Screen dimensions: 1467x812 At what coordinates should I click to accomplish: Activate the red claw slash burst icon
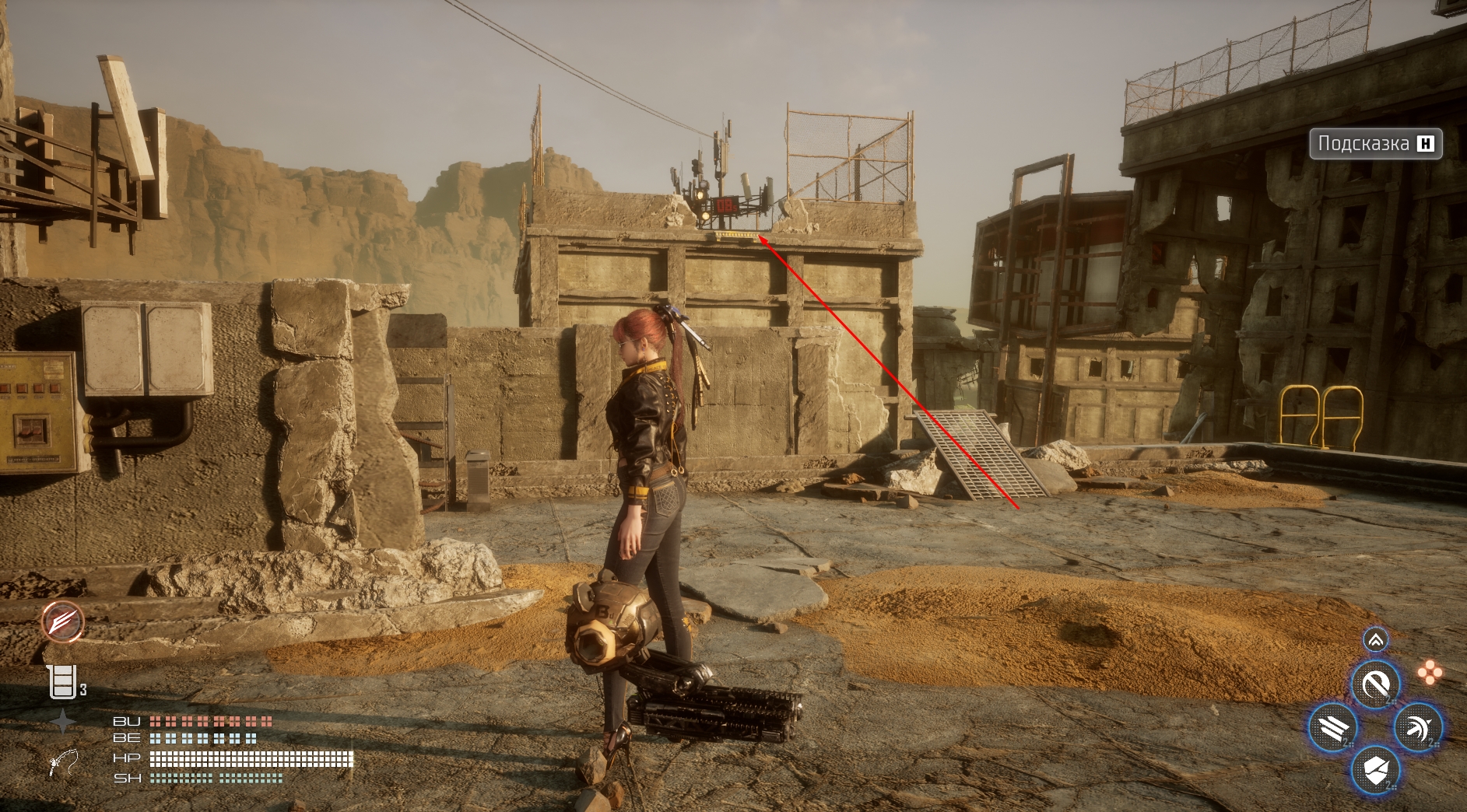click(x=63, y=621)
